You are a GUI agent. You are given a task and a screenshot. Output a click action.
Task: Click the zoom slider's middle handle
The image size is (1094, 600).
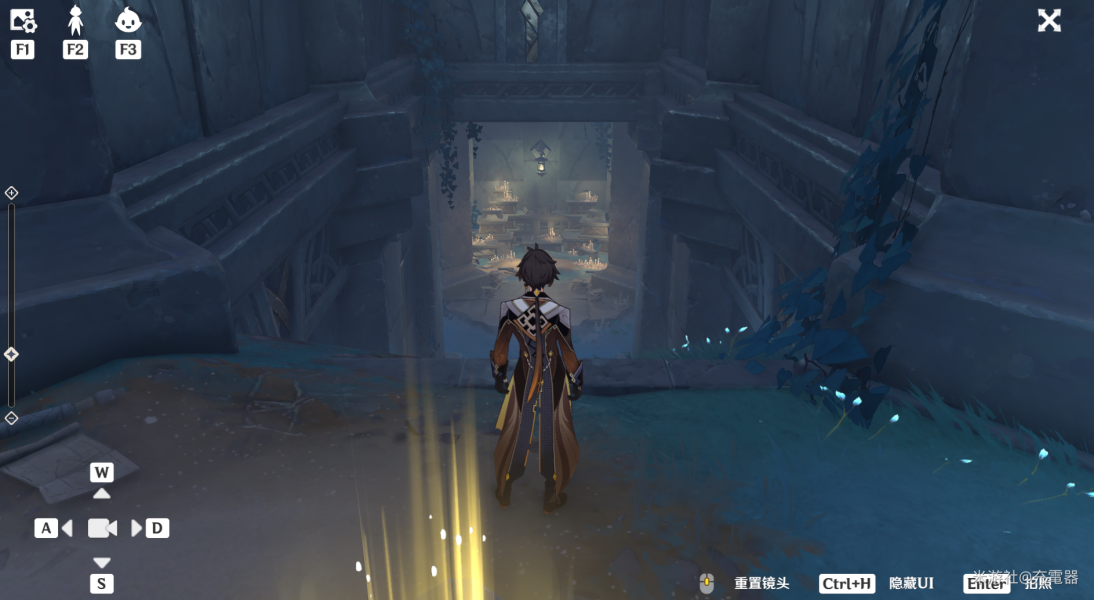click(11, 354)
